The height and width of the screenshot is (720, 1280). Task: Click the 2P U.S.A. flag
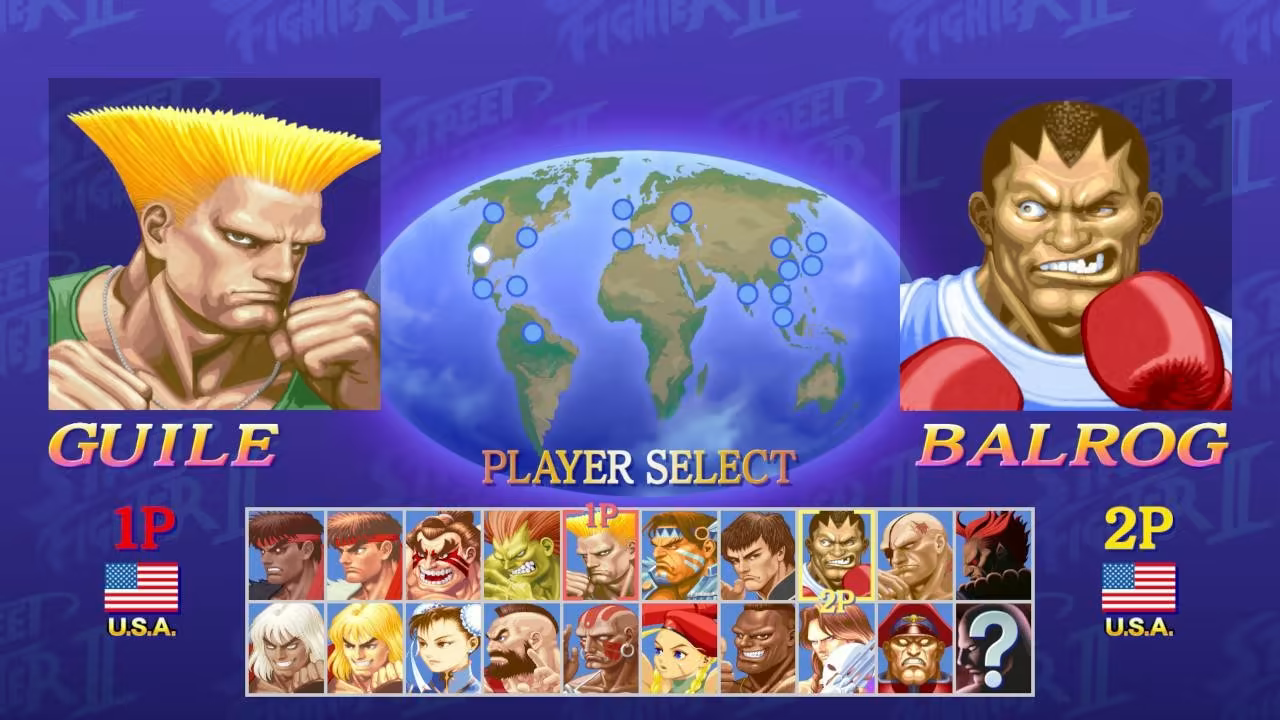point(1140,585)
